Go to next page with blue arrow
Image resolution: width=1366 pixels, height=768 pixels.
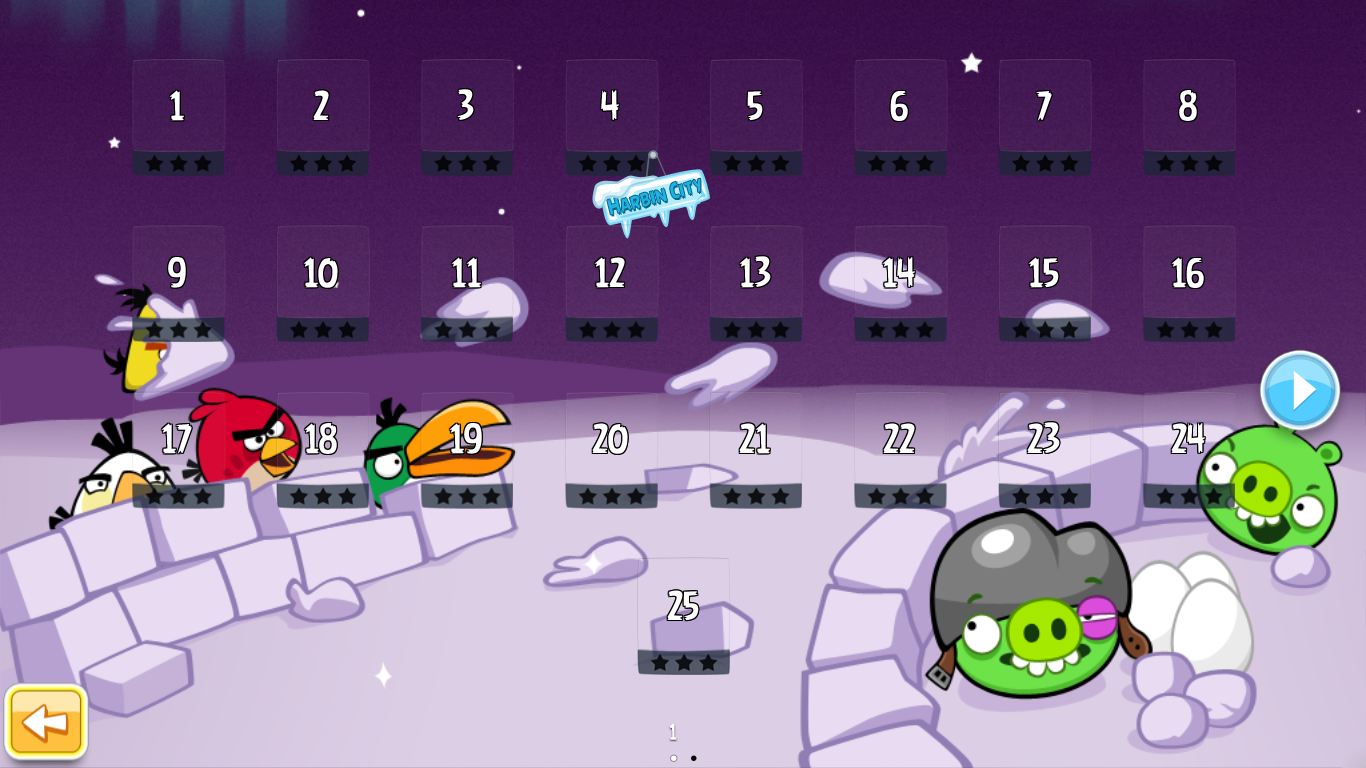click(1299, 391)
